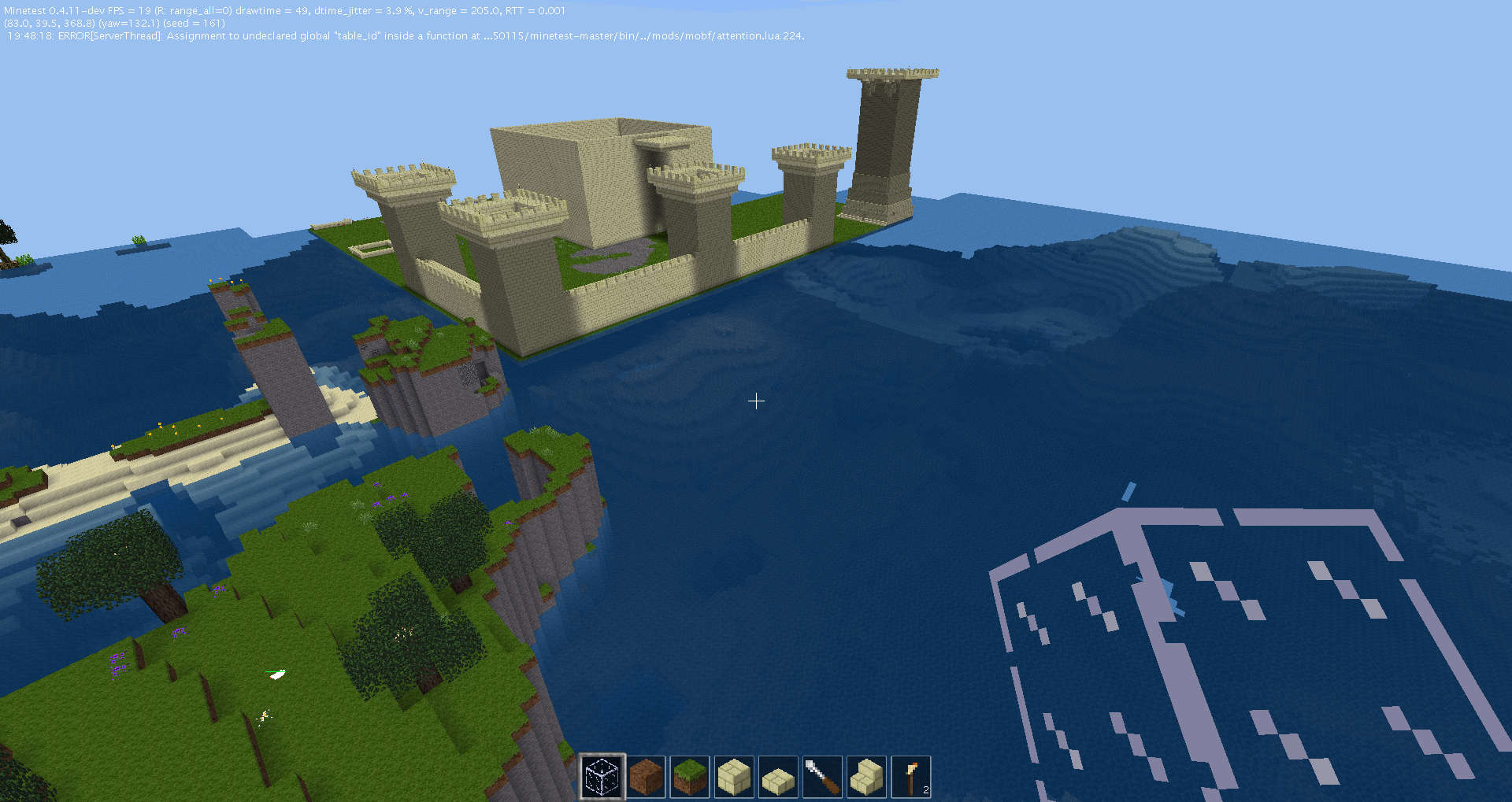The width and height of the screenshot is (1512, 802).
Task: Select the dirt block in the hotbar
Action: (x=646, y=776)
